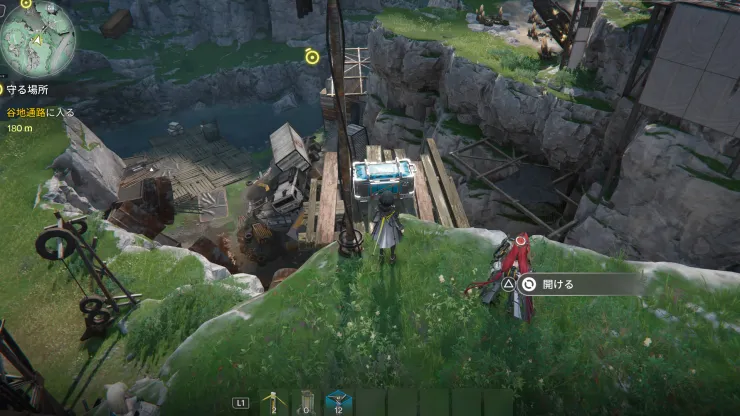Select the first hotbar slot with count 2
This screenshot has height=416, width=740.
click(x=273, y=401)
